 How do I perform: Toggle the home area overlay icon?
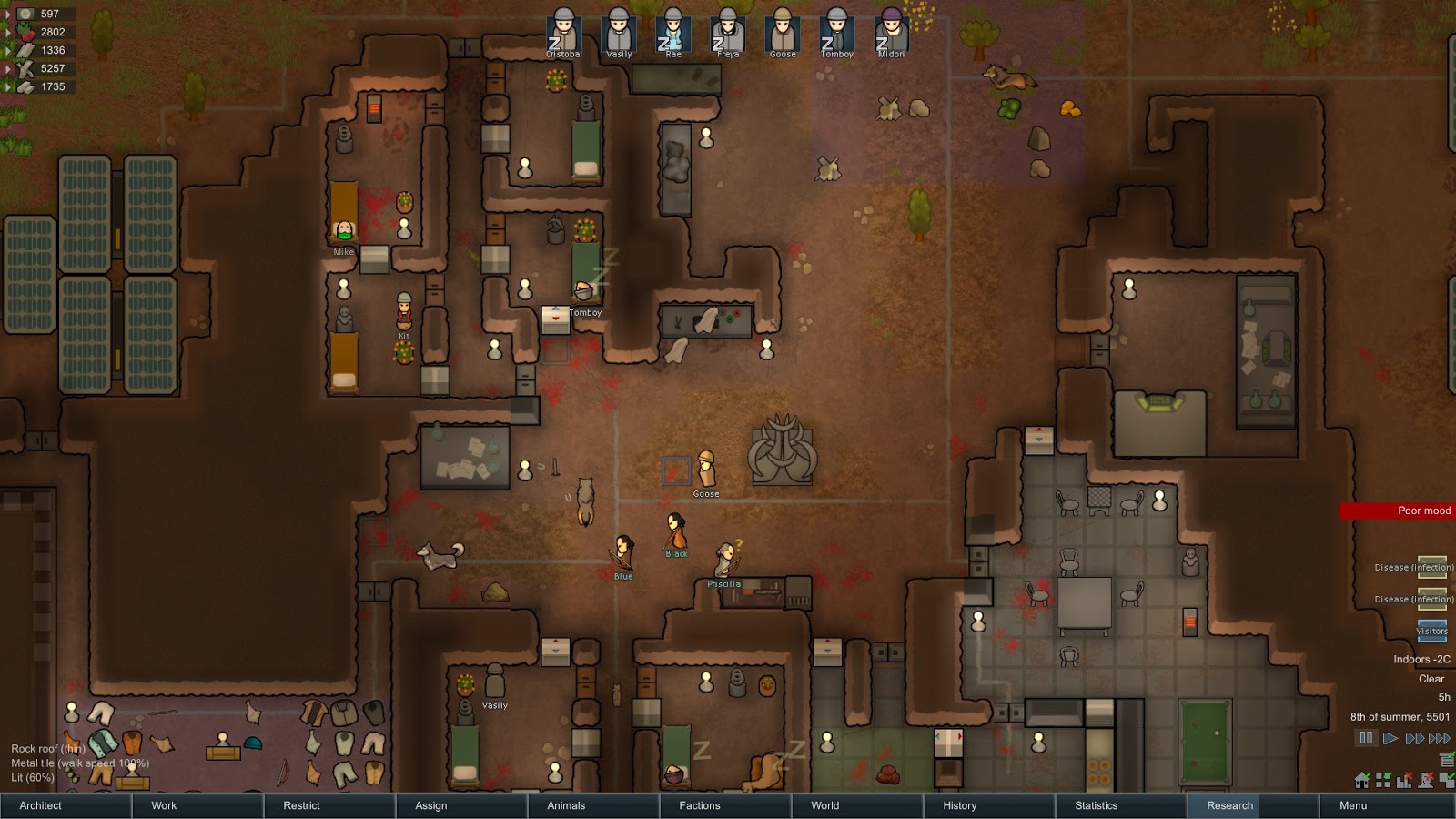coord(1361,781)
